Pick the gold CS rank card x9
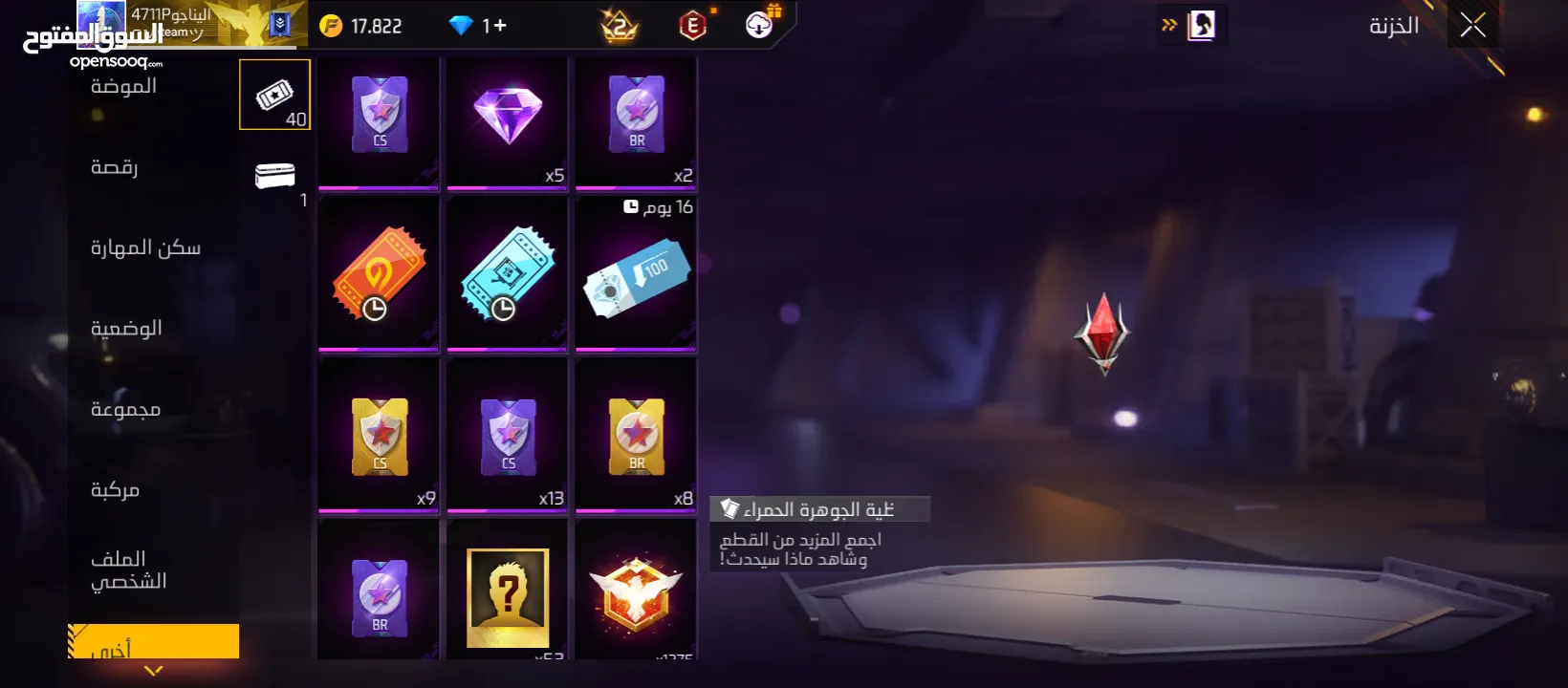1568x688 pixels. (379, 436)
